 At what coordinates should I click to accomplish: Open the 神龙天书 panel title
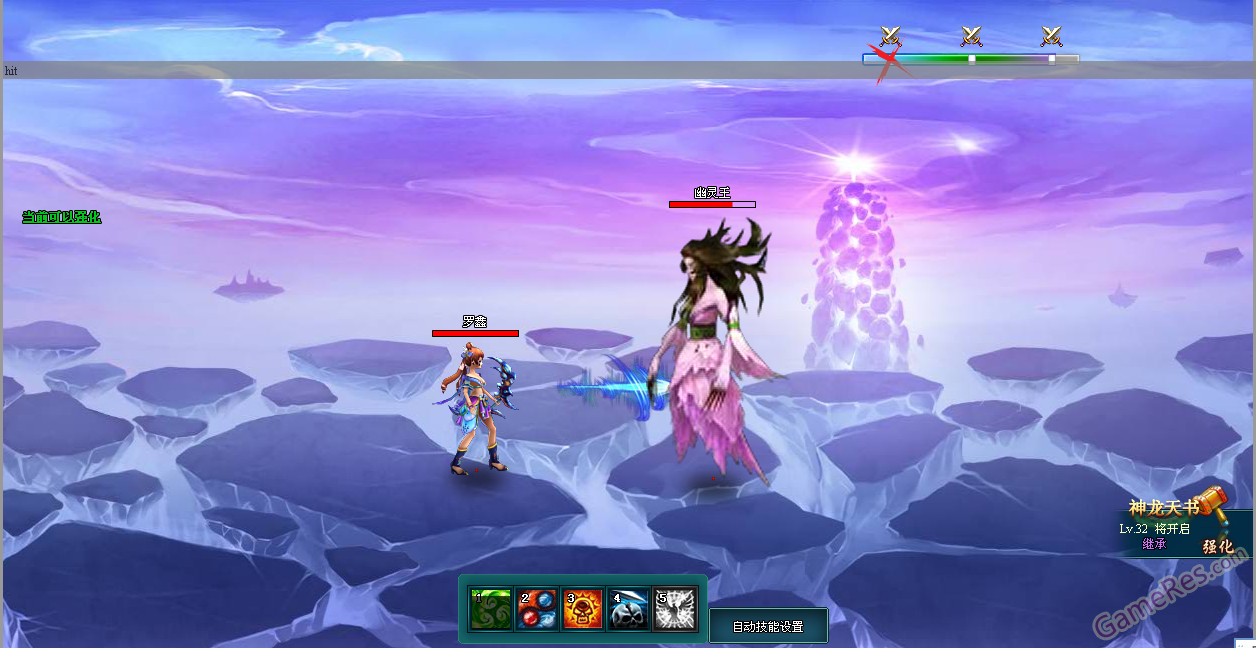pyautogui.click(x=1163, y=508)
